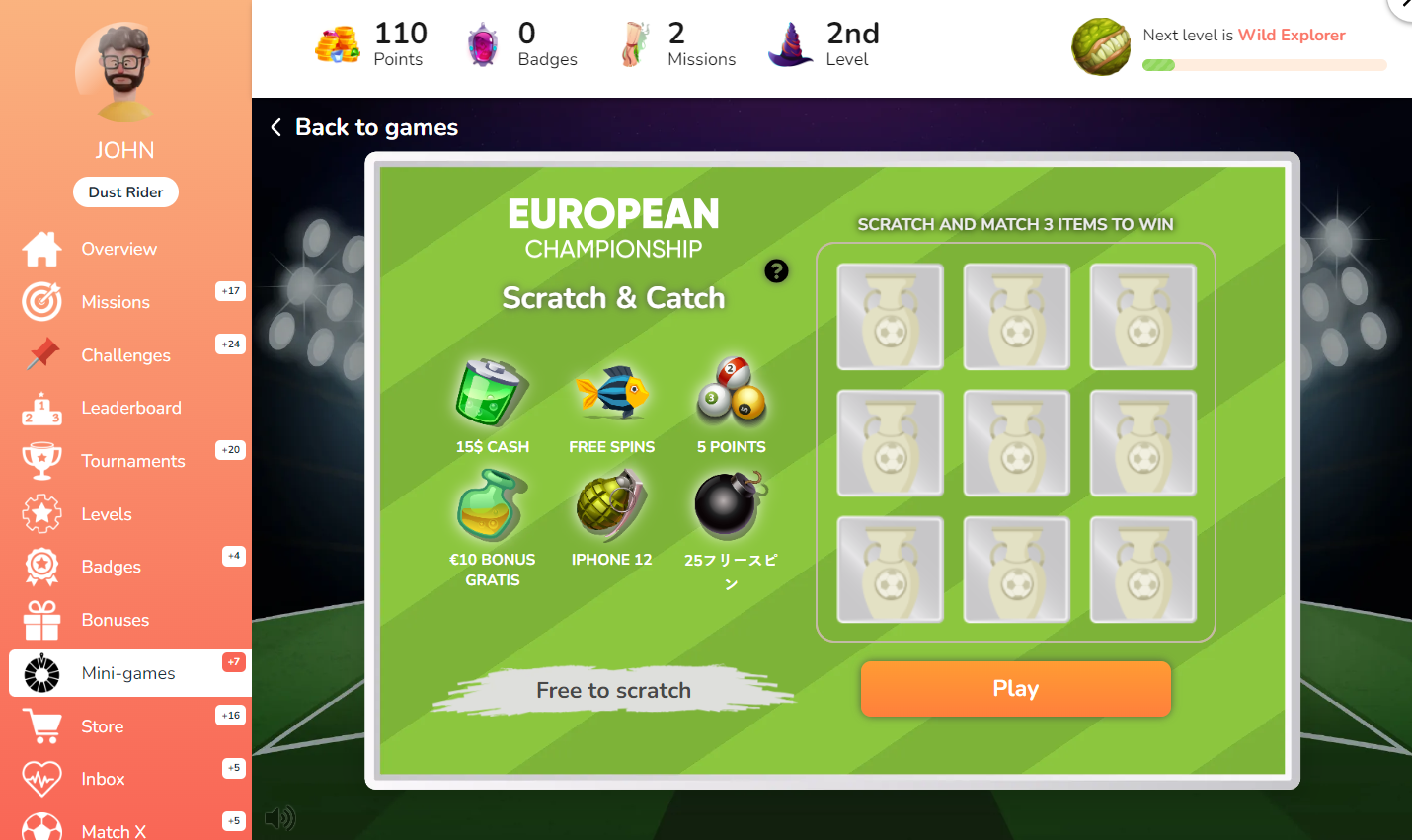Select the Mini-games menu entry
The height and width of the screenshot is (840, 1412).
128,673
